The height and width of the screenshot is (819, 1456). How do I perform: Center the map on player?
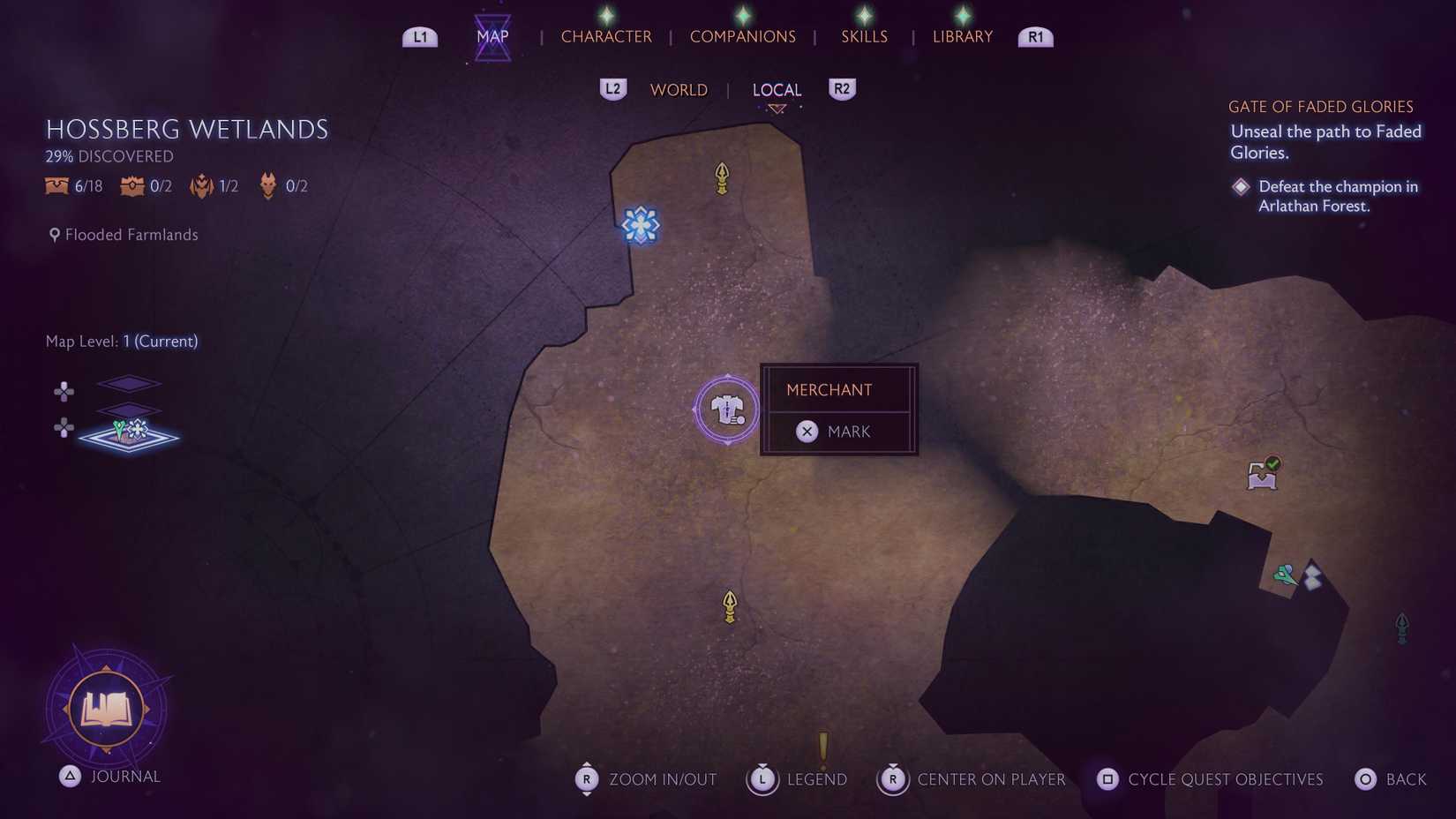[972, 779]
